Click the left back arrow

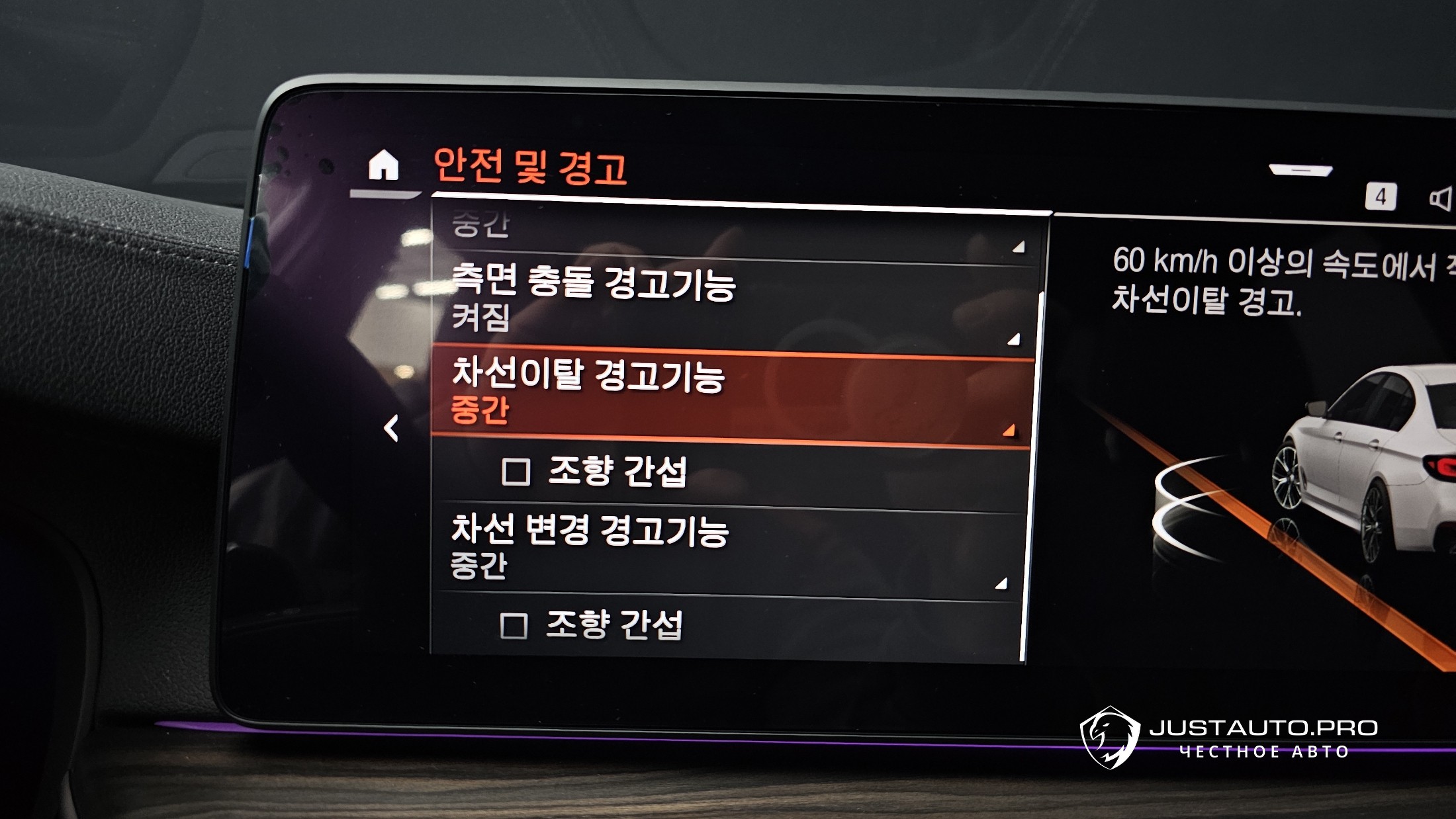(392, 428)
